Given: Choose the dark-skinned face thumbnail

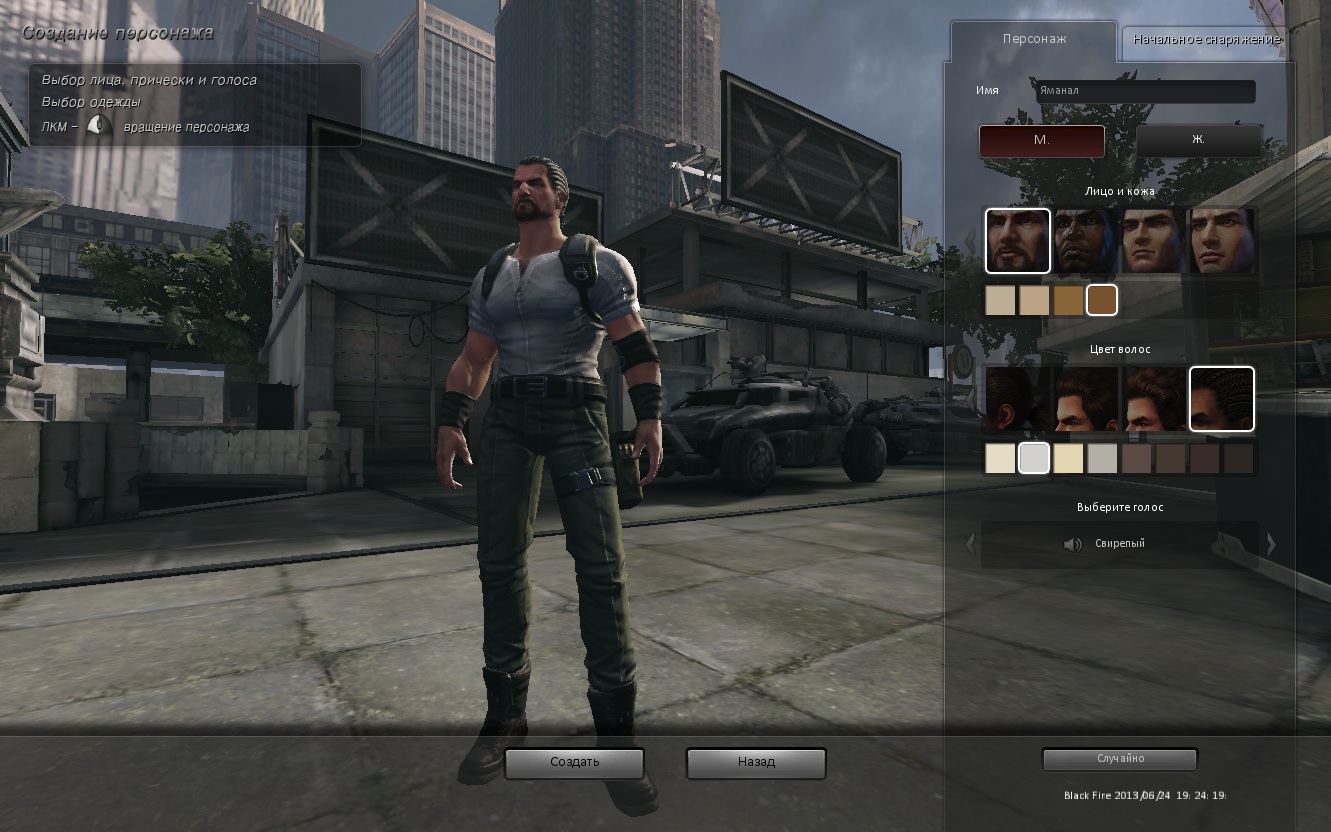Looking at the screenshot, I should (x=1085, y=241).
